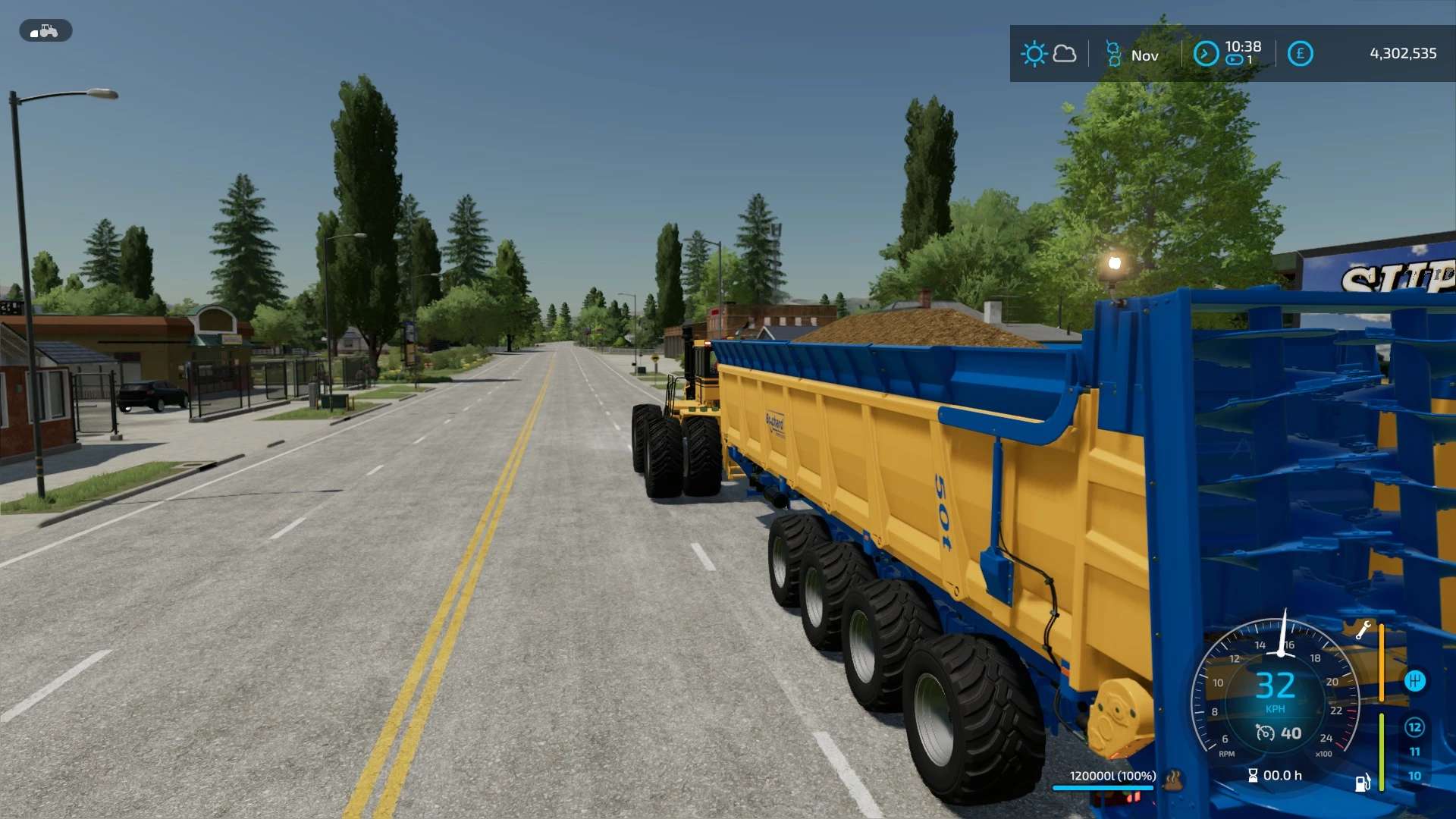Select the cruise control speed icon

click(x=1264, y=733)
